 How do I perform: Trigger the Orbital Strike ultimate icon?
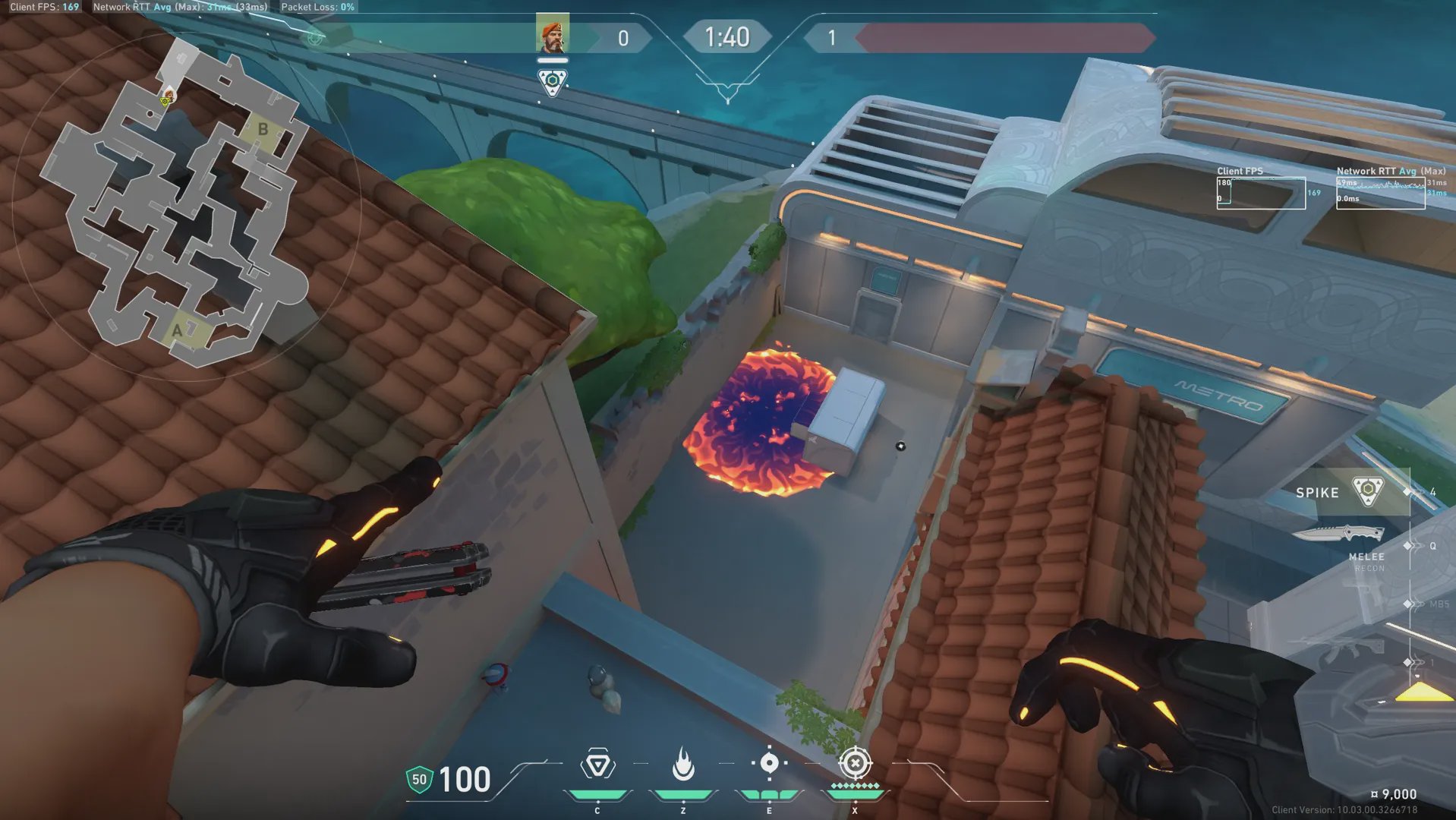(855, 763)
